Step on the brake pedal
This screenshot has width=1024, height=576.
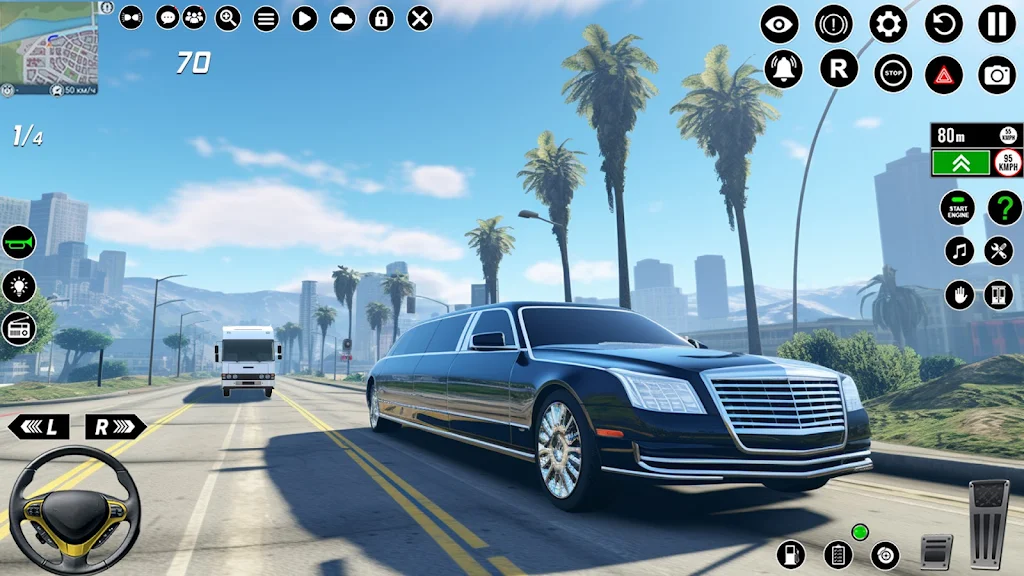point(936,551)
